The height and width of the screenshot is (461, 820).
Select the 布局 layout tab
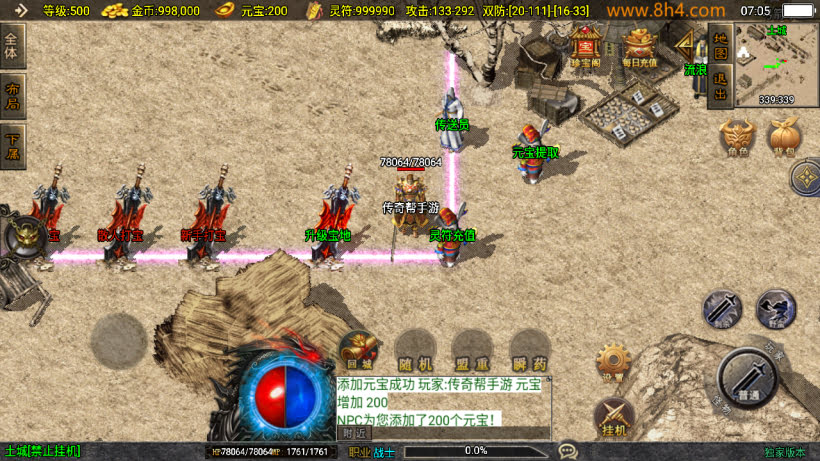[x=12, y=96]
